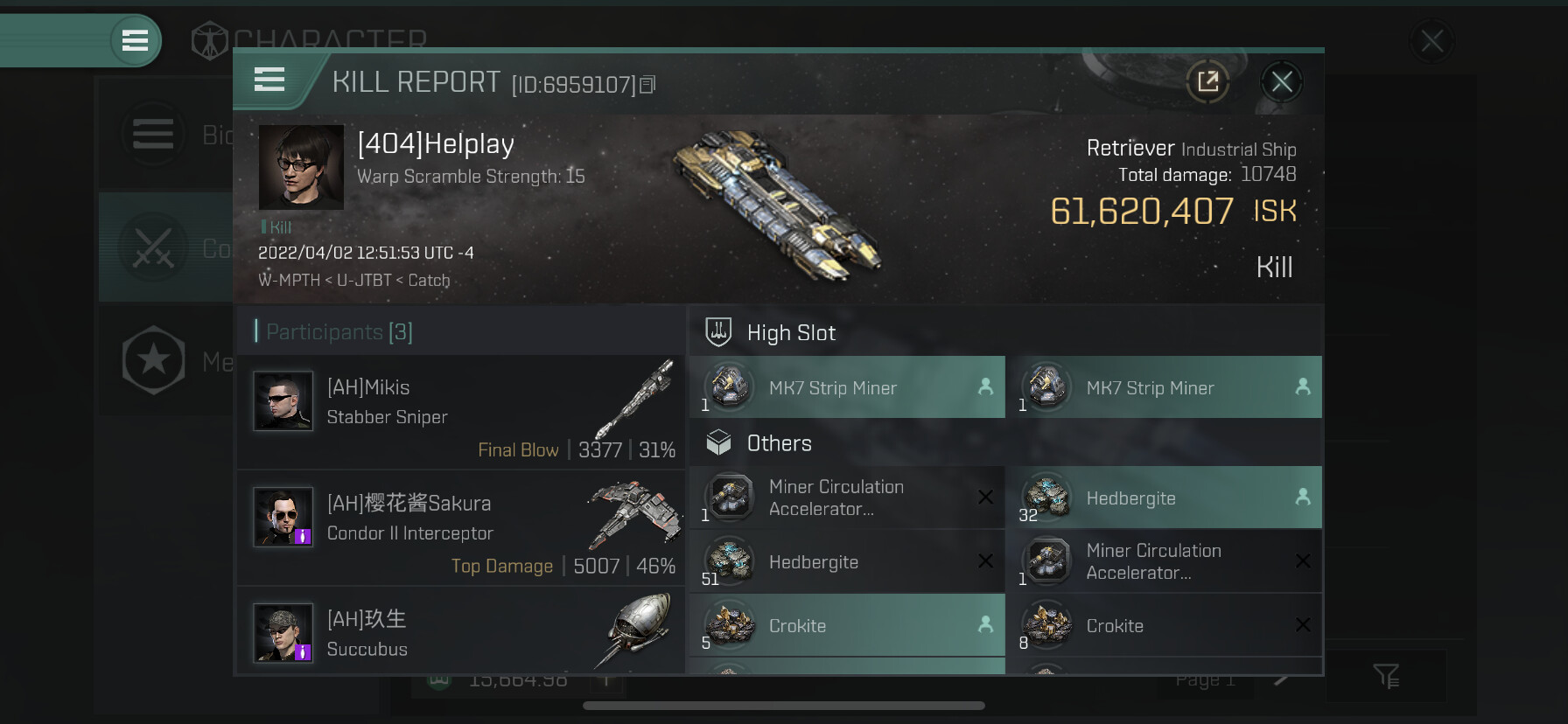Select the Succubus pilot participant row
Screen dimensions: 1568x724
click(461, 633)
